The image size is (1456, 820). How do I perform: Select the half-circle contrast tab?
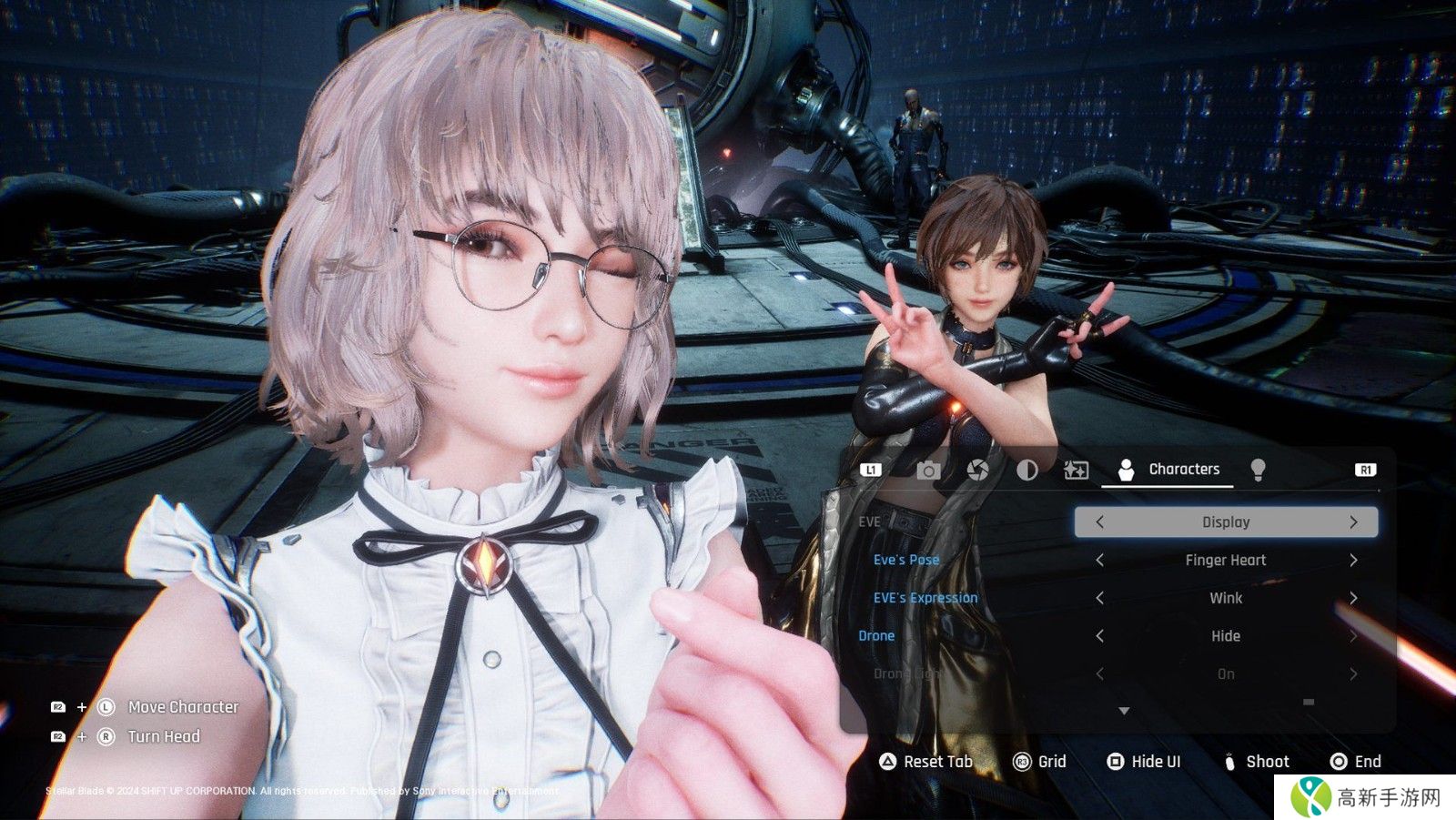click(1026, 470)
